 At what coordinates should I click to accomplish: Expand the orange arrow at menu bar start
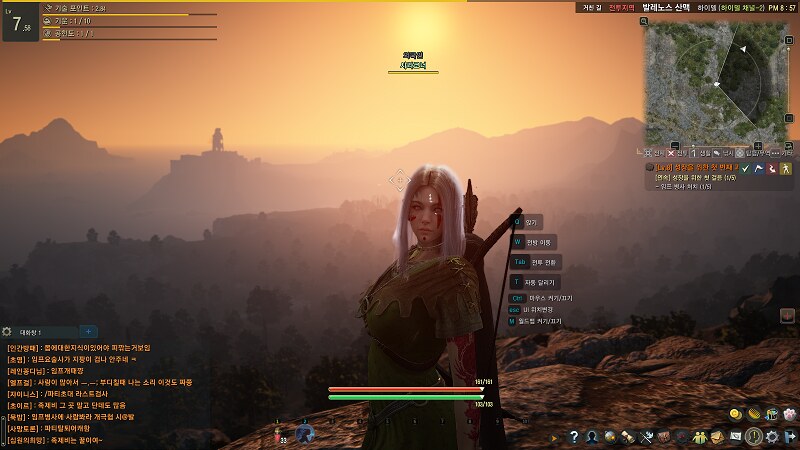pos(555,437)
